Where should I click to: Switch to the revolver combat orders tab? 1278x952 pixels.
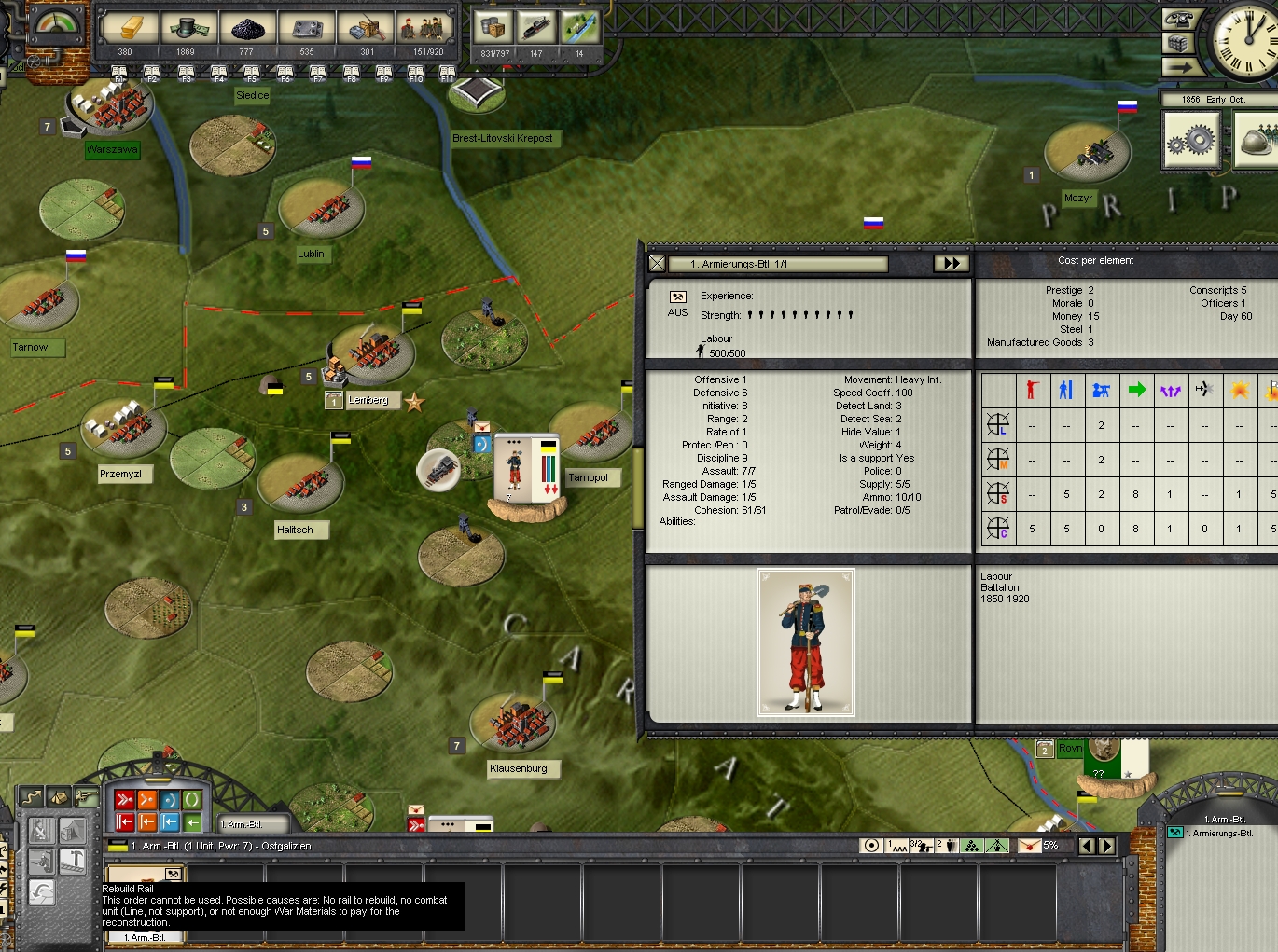point(86,797)
